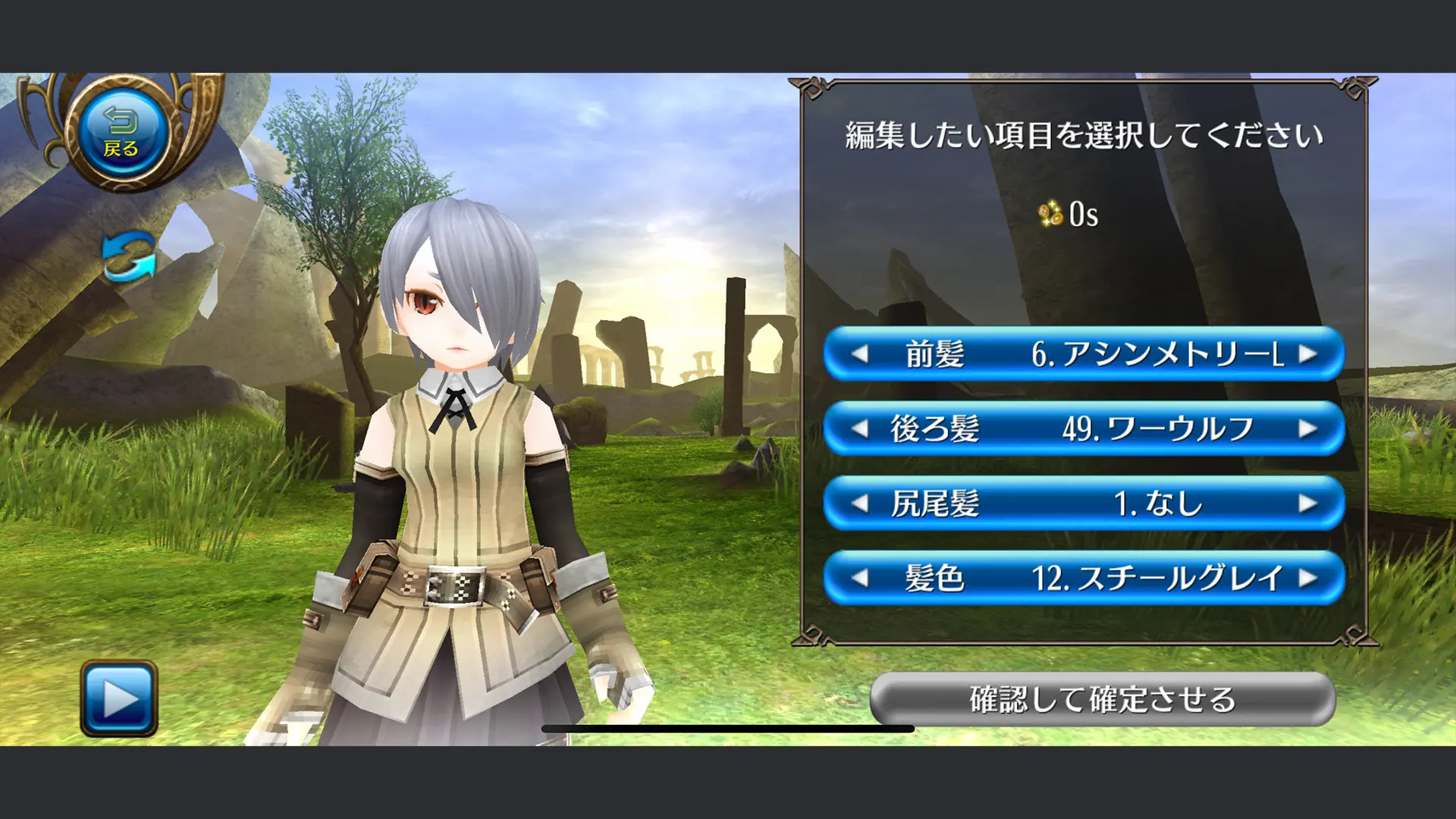The height and width of the screenshot is (819, 1456).
Task: Select next 前髪 front hair style
Action: pyautogui.click(x=1307, y=354)
